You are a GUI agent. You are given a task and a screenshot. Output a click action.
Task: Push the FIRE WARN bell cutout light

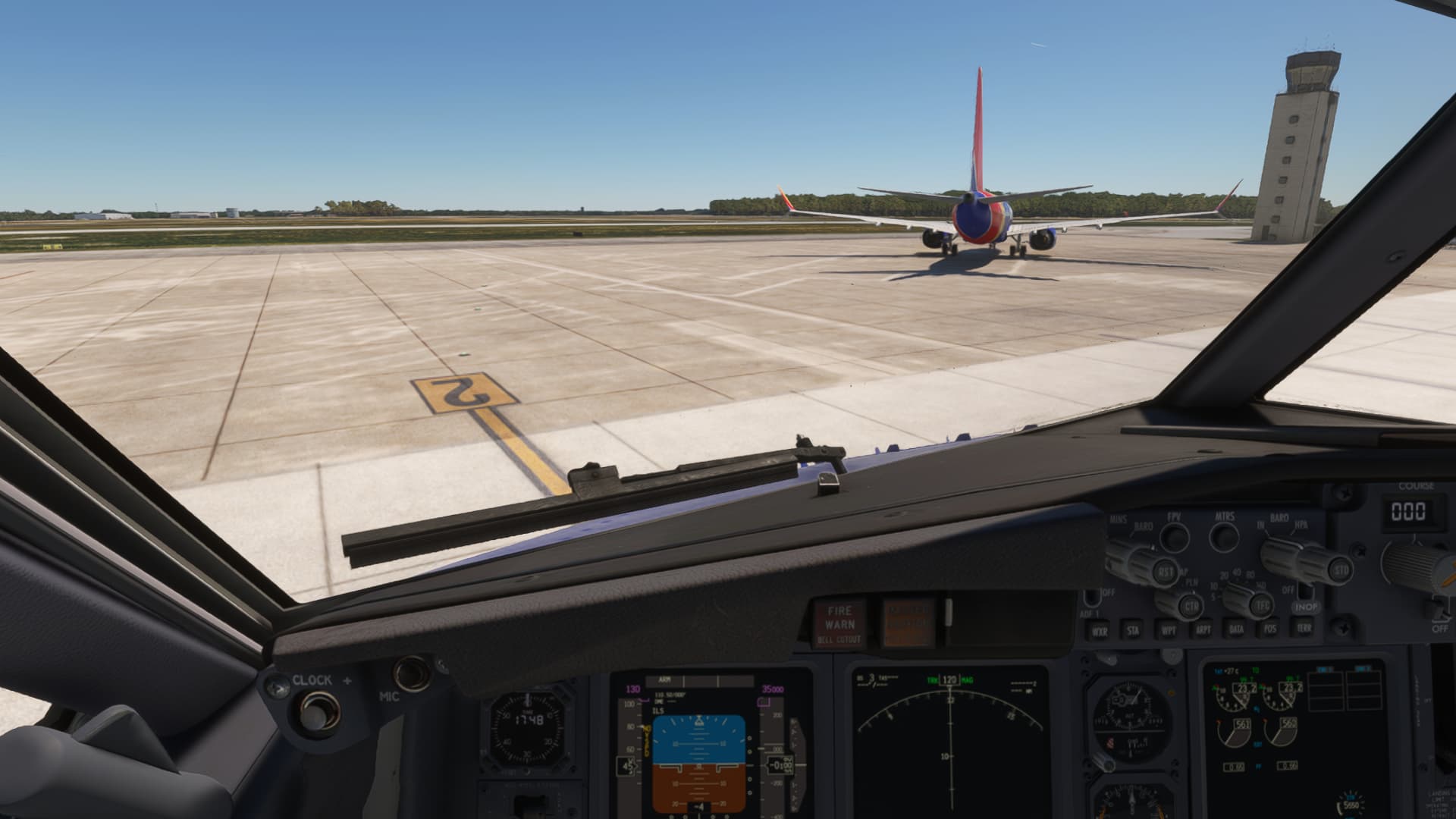(x=839, y=624)
